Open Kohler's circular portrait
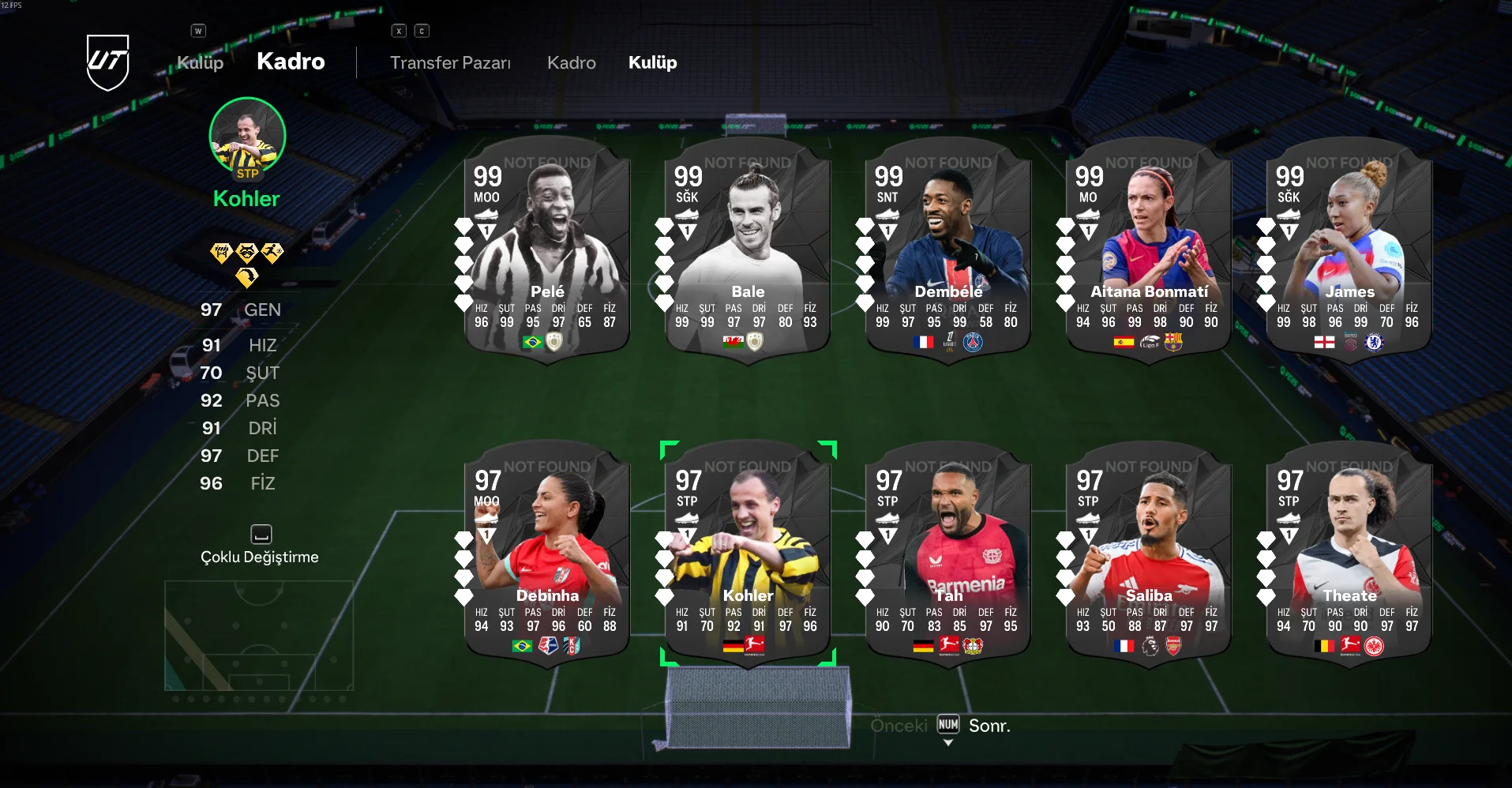Viewport: 1512px width, 788px height. click(x=247, y=137)
